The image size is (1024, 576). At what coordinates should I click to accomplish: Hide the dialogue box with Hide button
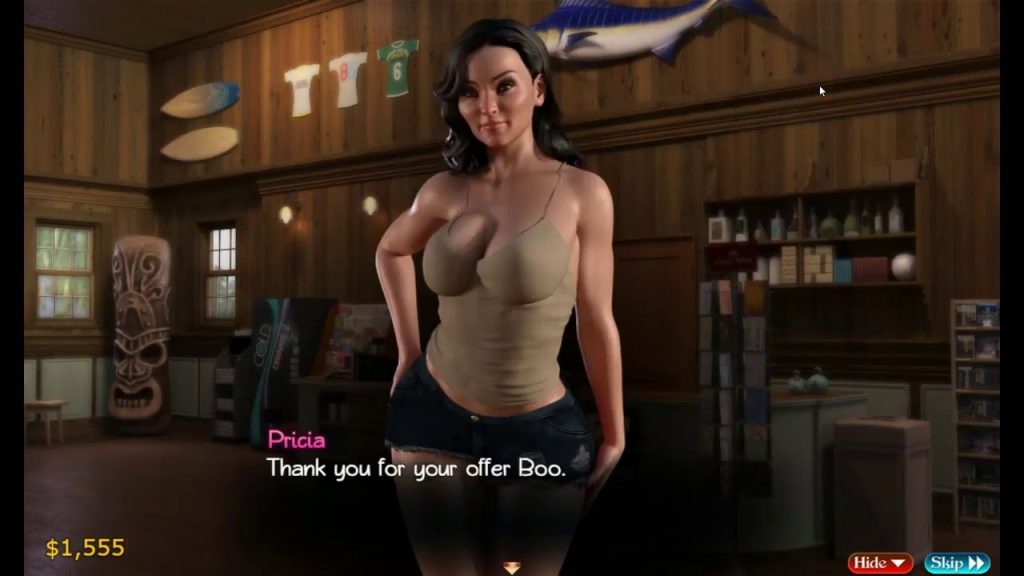[880, 563]
